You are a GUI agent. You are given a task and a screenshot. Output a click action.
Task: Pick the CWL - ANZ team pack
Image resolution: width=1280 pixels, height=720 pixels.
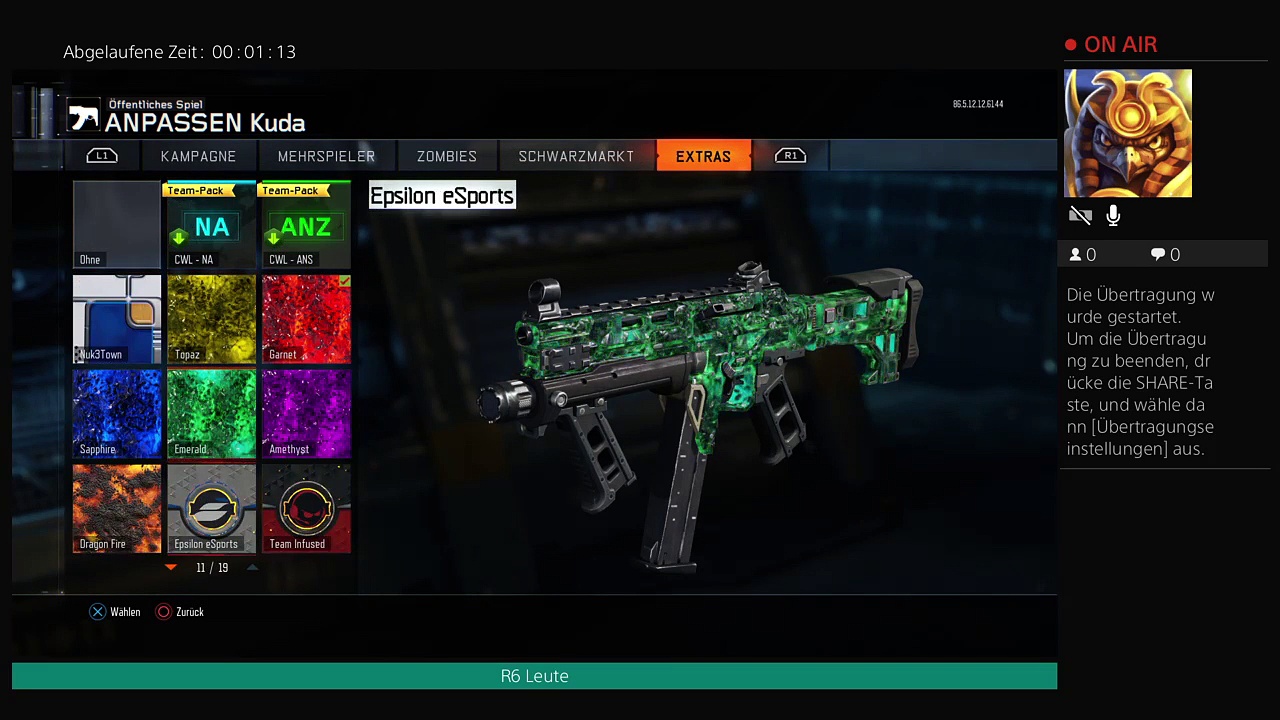pyautogui.click(x=306, y=225)
